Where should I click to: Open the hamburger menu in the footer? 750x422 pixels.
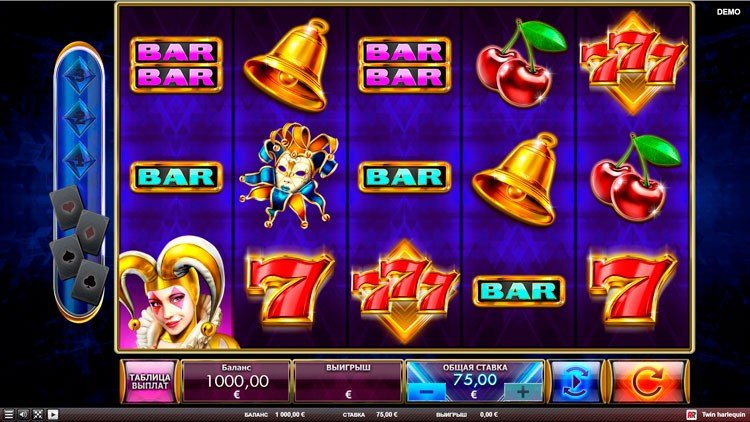click(9, 414)
